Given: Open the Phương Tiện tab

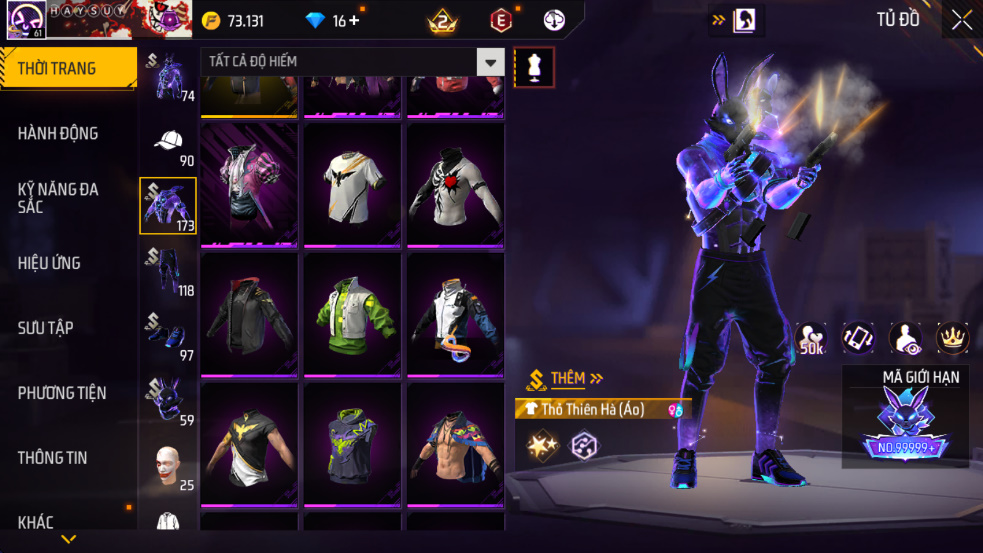Looking at the screenshot, I should 62,393.
